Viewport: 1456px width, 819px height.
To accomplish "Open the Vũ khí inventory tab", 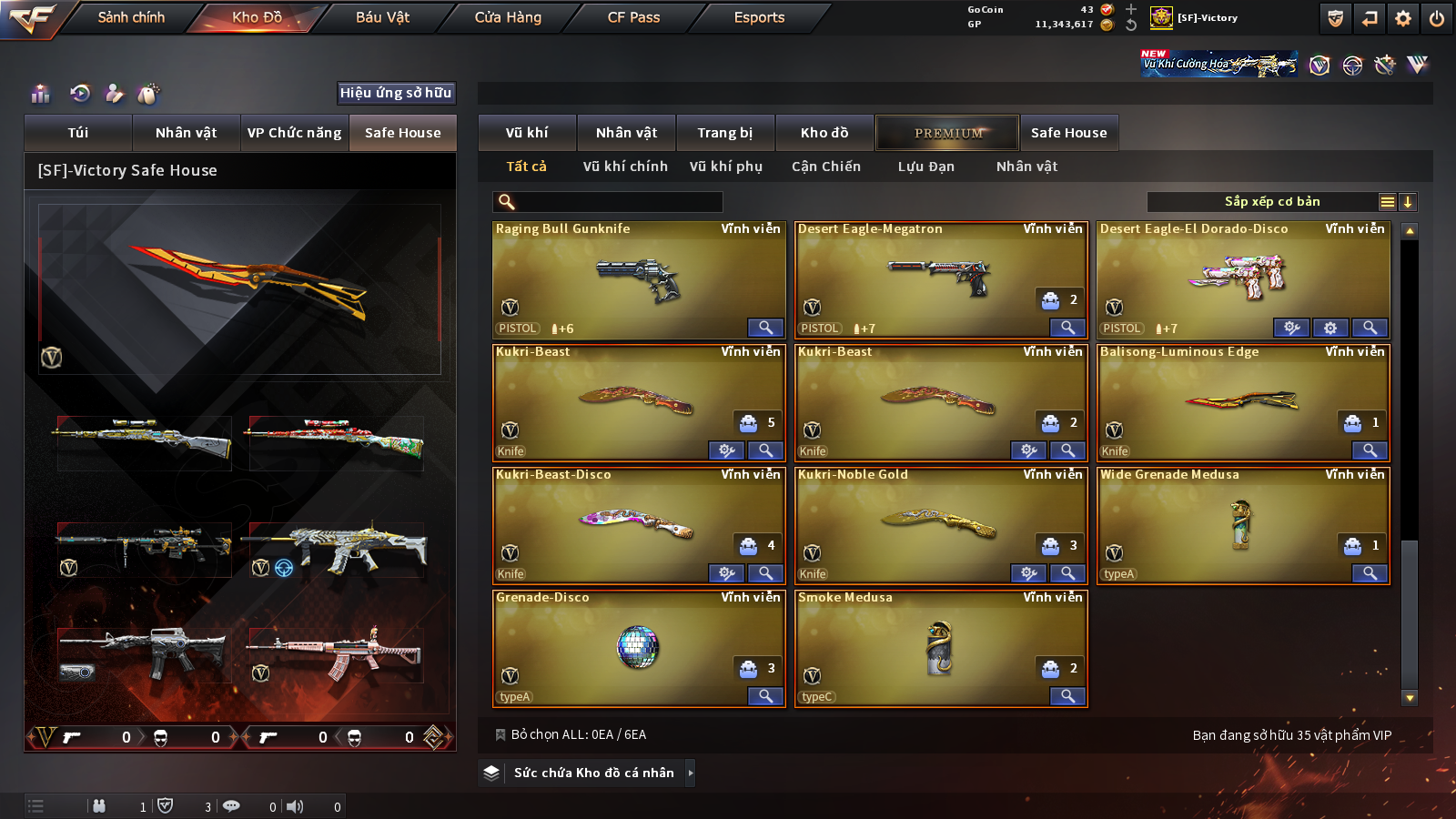I will tap(527, 133).
